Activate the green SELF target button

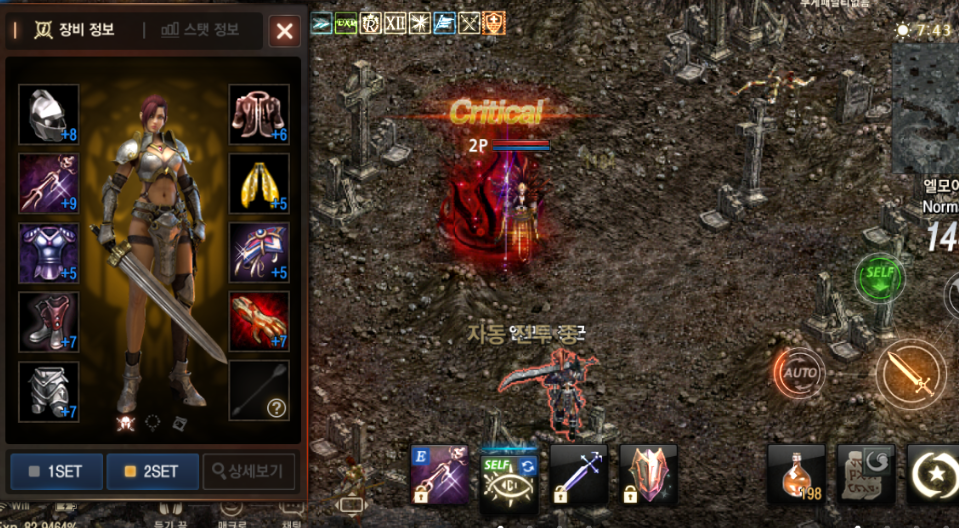coord(880,278)
